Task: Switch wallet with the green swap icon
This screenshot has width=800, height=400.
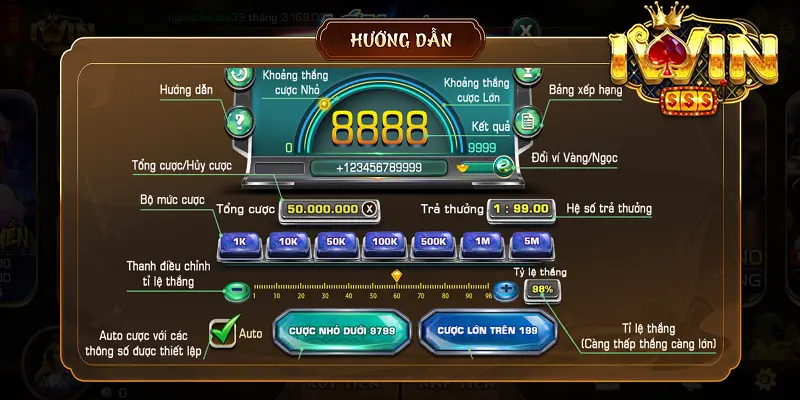Action: click(504, 166)
